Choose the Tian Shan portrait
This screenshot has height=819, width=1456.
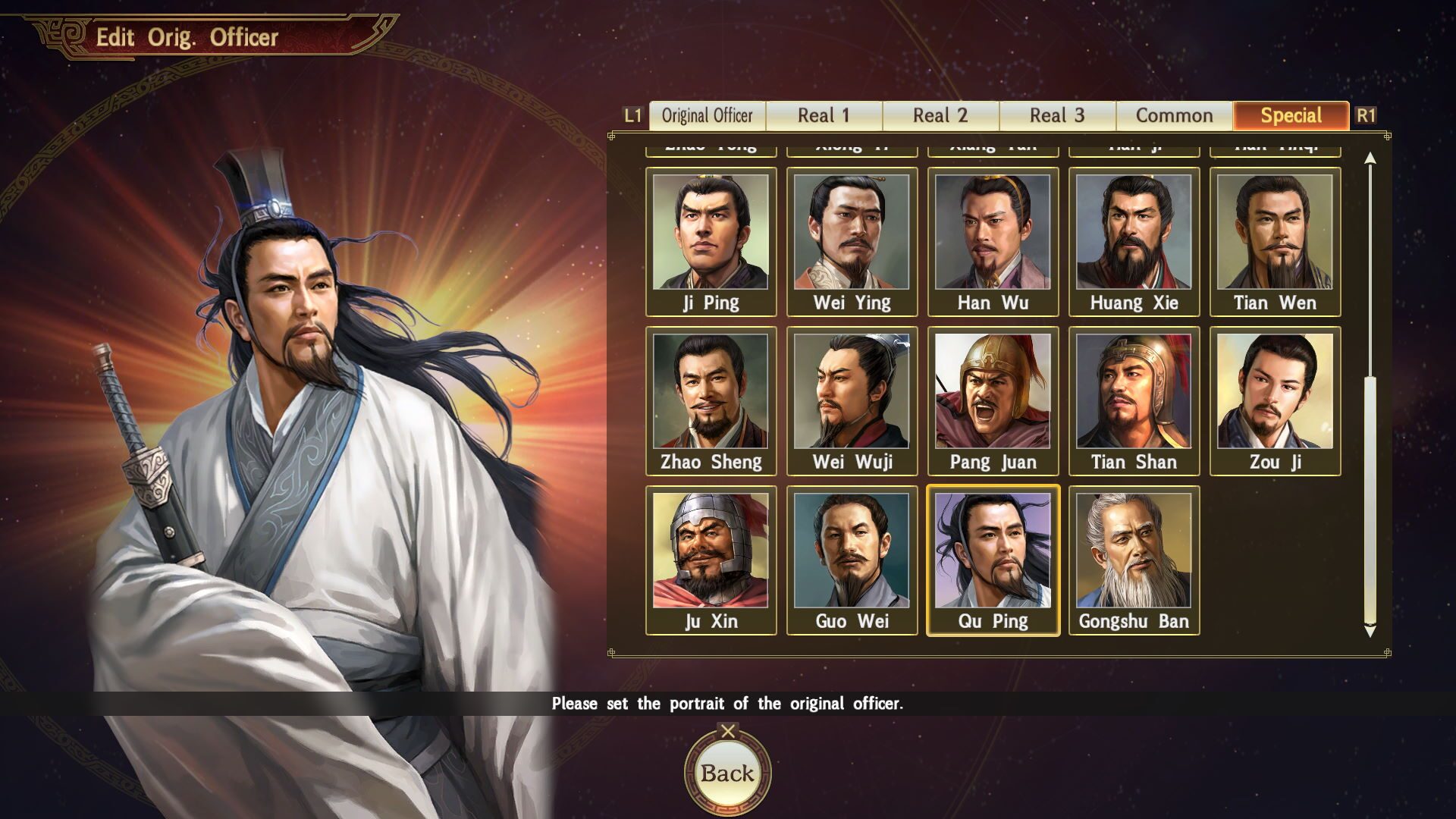(x=1134, y=400)
